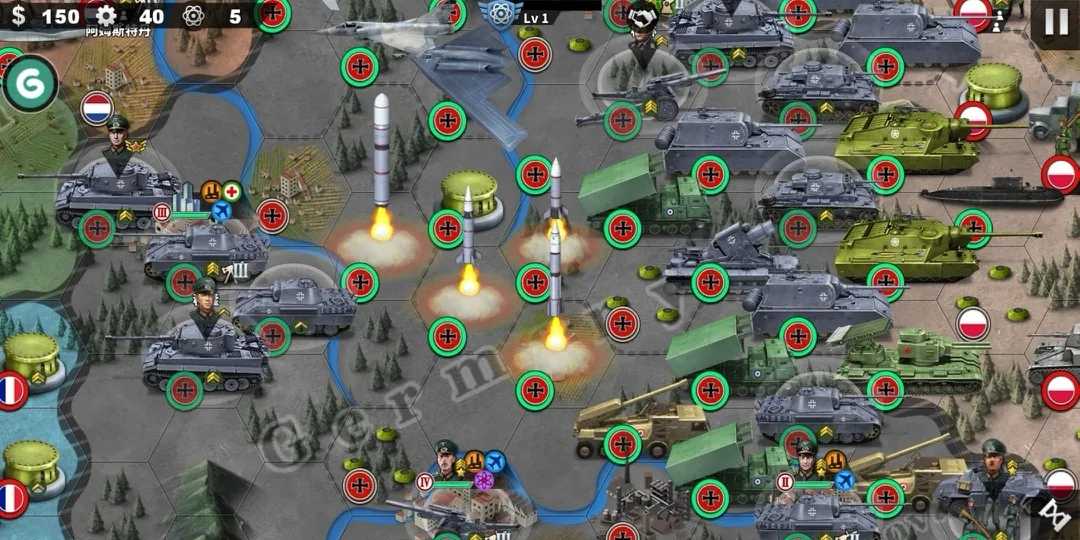The width and height of the screenshot is (1080, 540).
Task: Select the black submarine unit
Action: 990,193
